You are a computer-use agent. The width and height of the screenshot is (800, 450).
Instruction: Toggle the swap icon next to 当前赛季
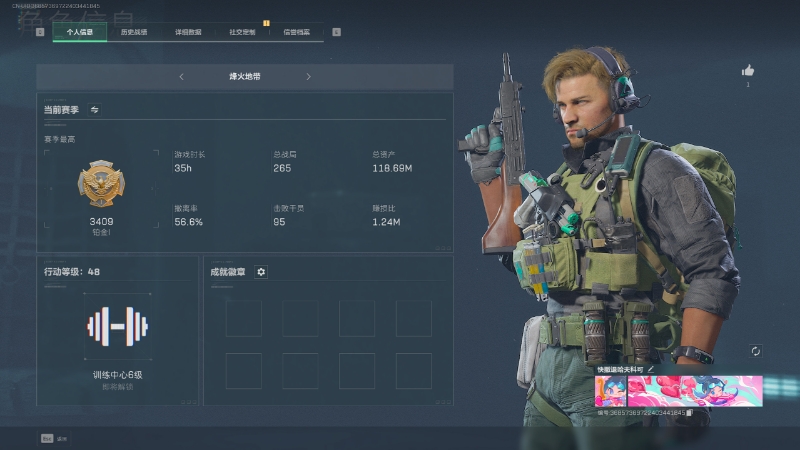pyautogui.click(x=95, y=109)
